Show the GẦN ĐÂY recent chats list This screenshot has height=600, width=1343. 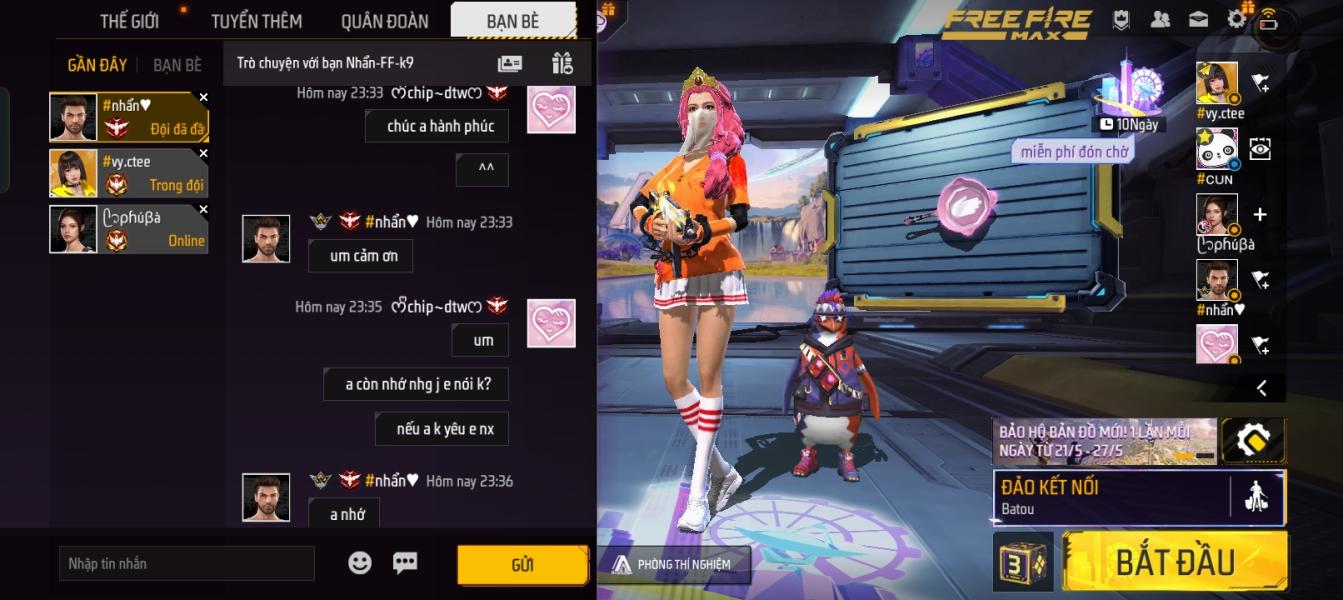tap(97, 65)
